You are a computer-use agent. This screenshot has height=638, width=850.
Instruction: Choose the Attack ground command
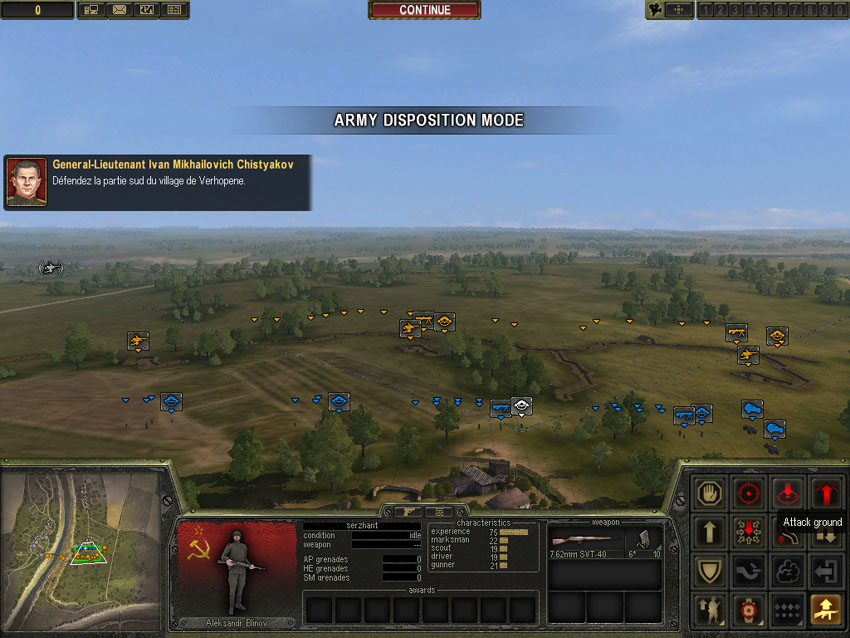pyautogui.click(x=787, y=492)
